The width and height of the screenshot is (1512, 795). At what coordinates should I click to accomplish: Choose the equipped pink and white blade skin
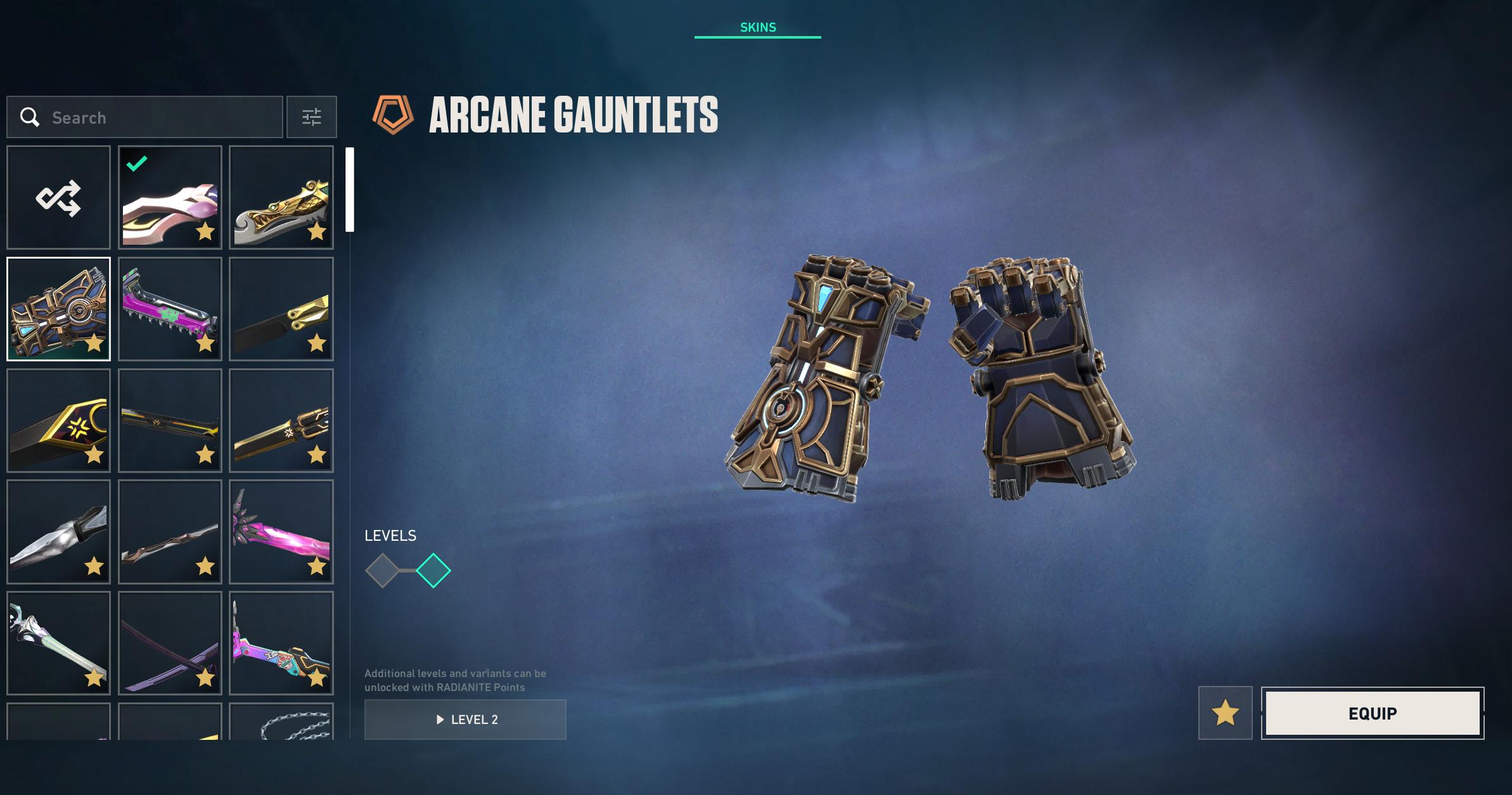coord(170,197)
